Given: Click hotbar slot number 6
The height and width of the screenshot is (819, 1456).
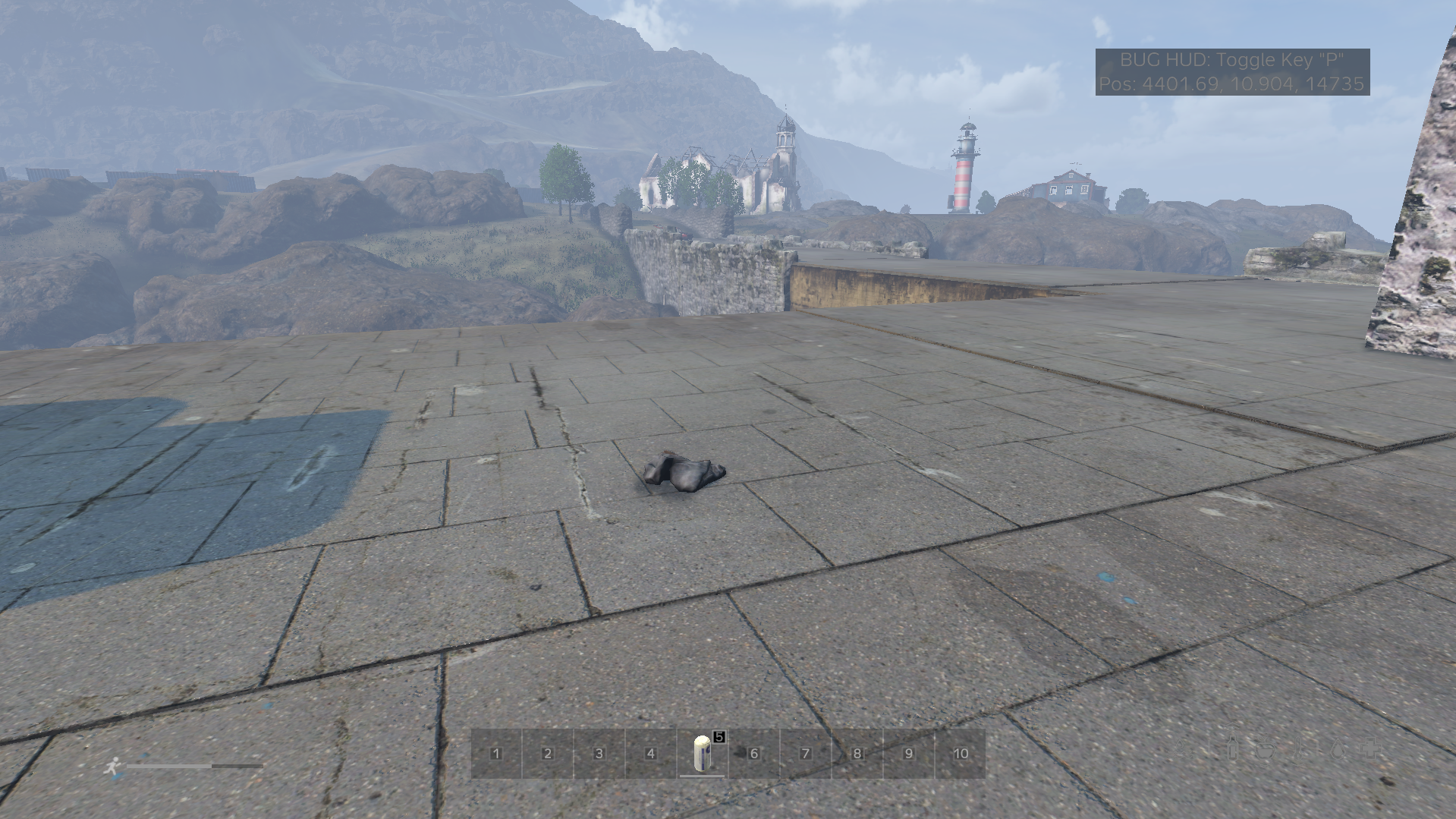Looking at the screenshot, I should (754, 754).
